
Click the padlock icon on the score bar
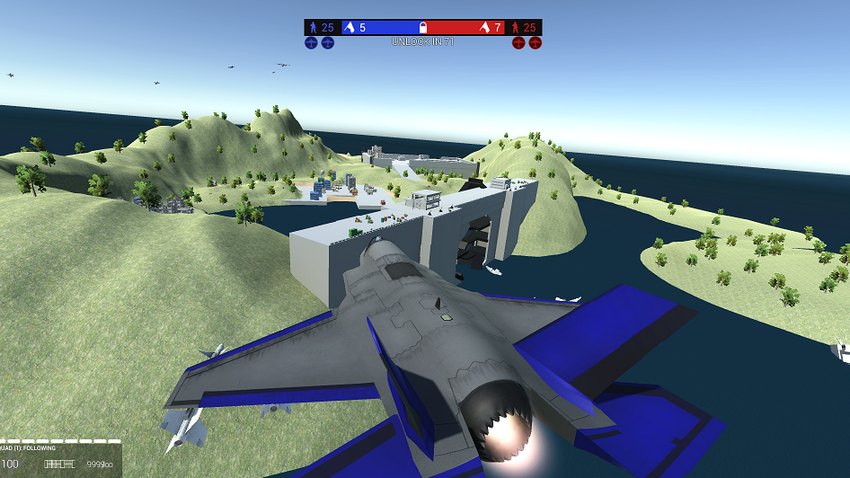423,27
